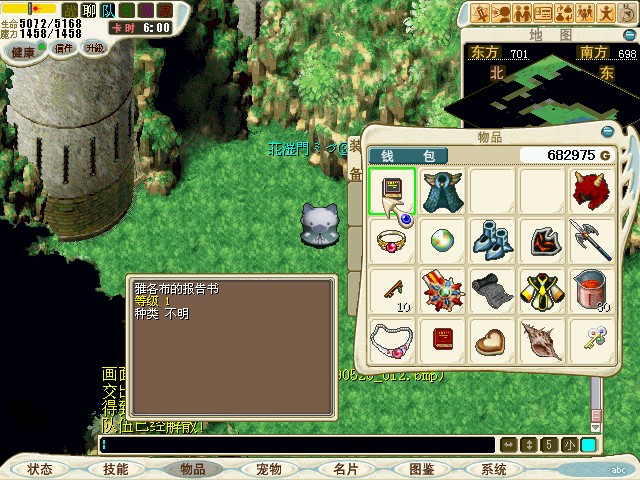Screen dimensions: 640x480
Task: Select the red horned helmet slot
Action: pyautogui.click(x=592, y=190)
